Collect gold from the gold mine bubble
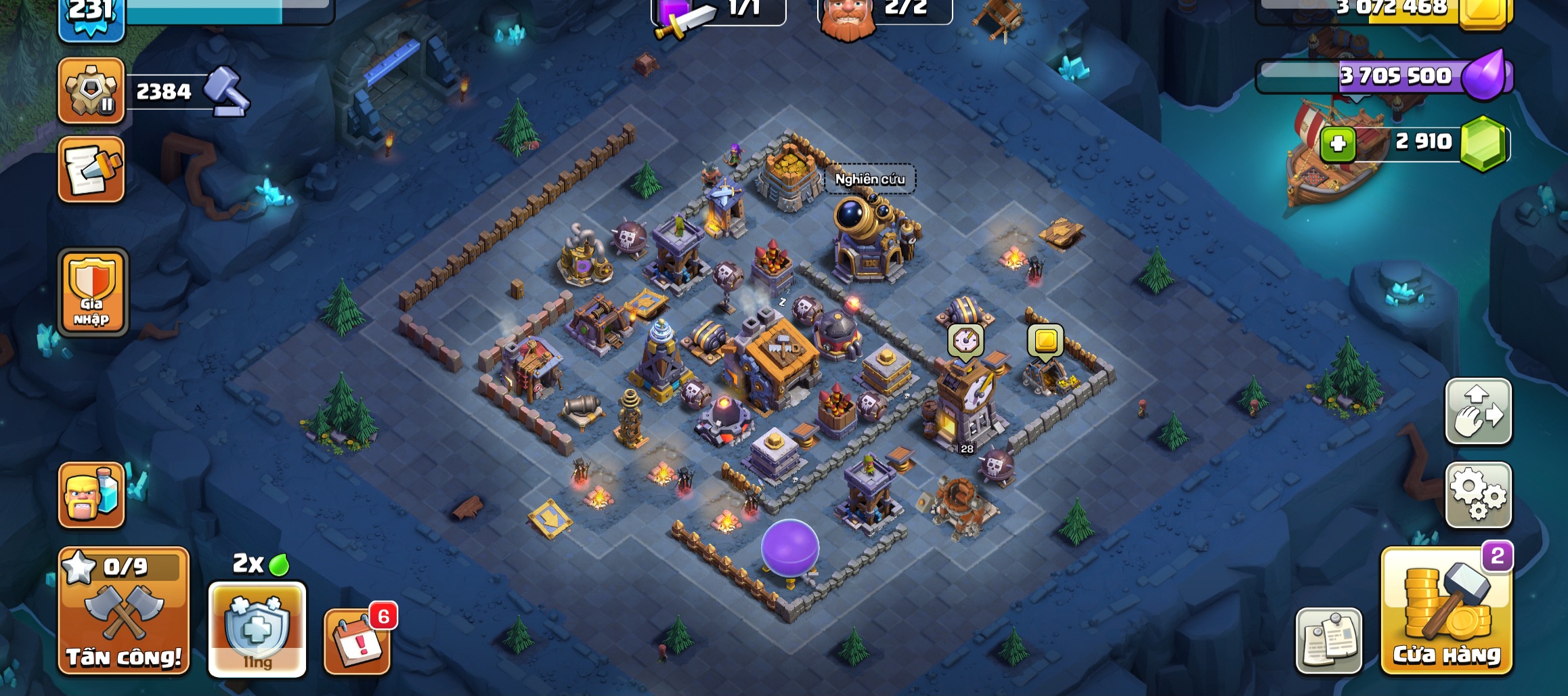This screenshot has height=696, width=1568. click(x=1045, y=340)
